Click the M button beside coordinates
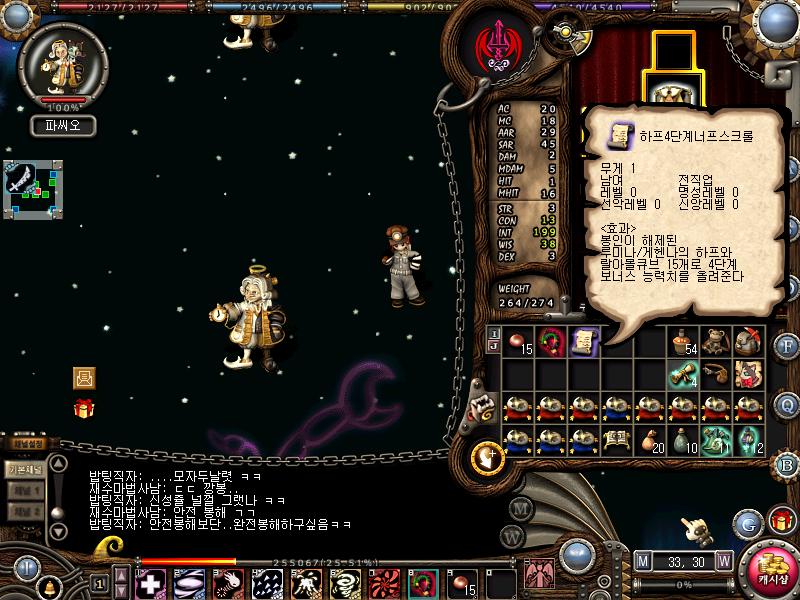This screenshot has width=800, height=600. (x=642, y=561)
